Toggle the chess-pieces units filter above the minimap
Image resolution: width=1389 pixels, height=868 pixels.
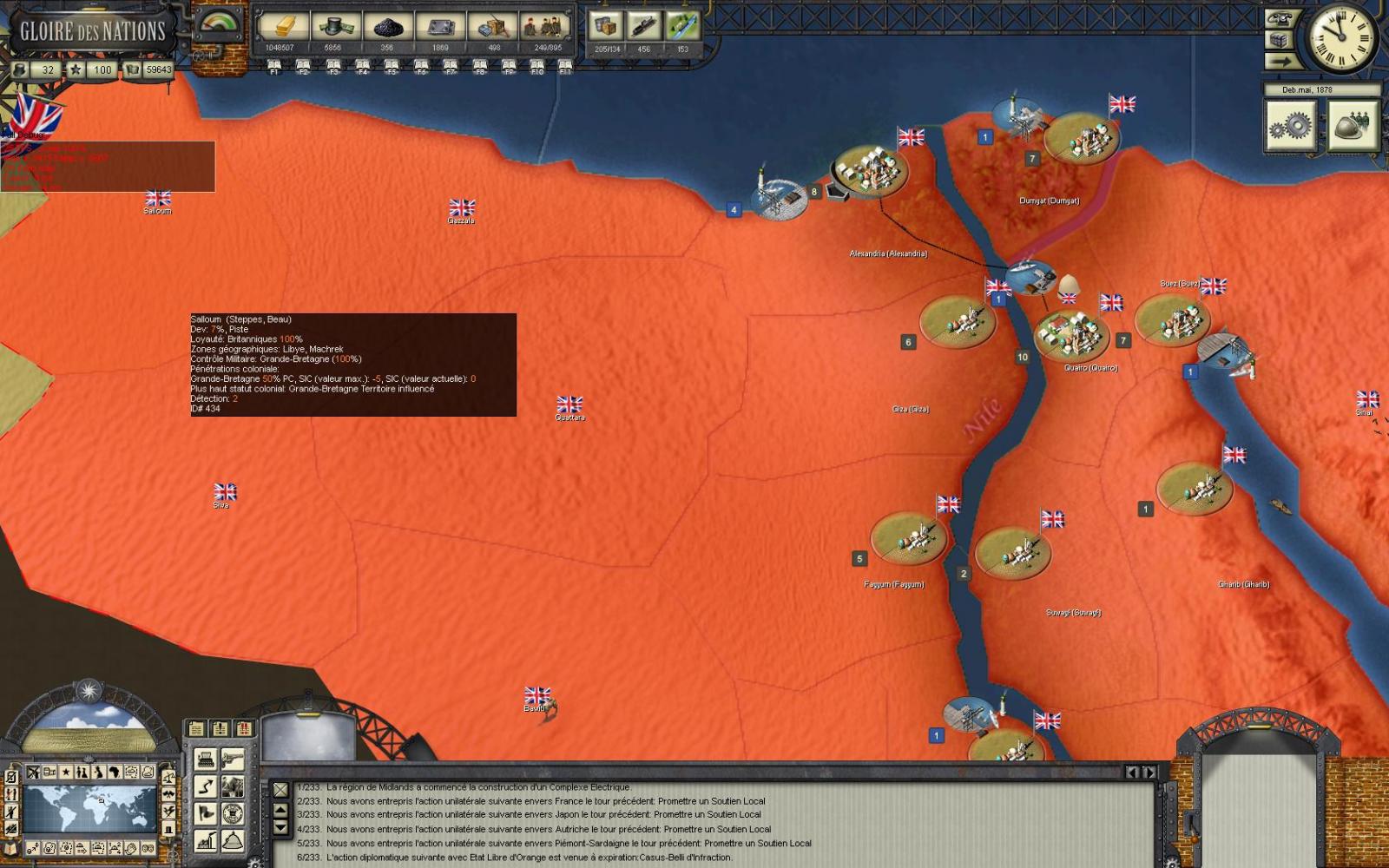[82, 772]
